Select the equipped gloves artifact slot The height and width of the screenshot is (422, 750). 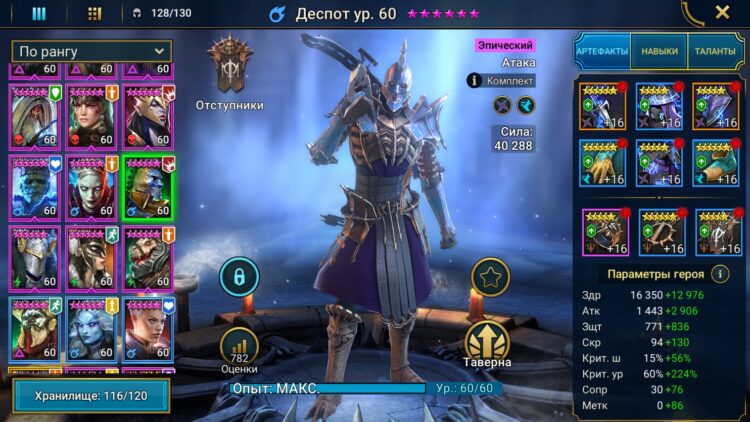pos(603,163)
